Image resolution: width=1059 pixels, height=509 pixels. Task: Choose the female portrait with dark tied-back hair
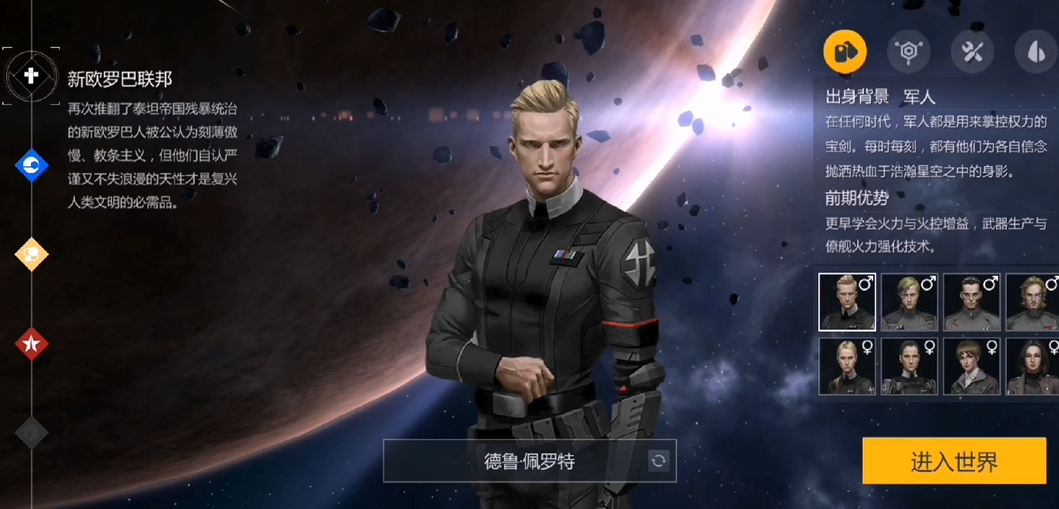tap(909, 366)
